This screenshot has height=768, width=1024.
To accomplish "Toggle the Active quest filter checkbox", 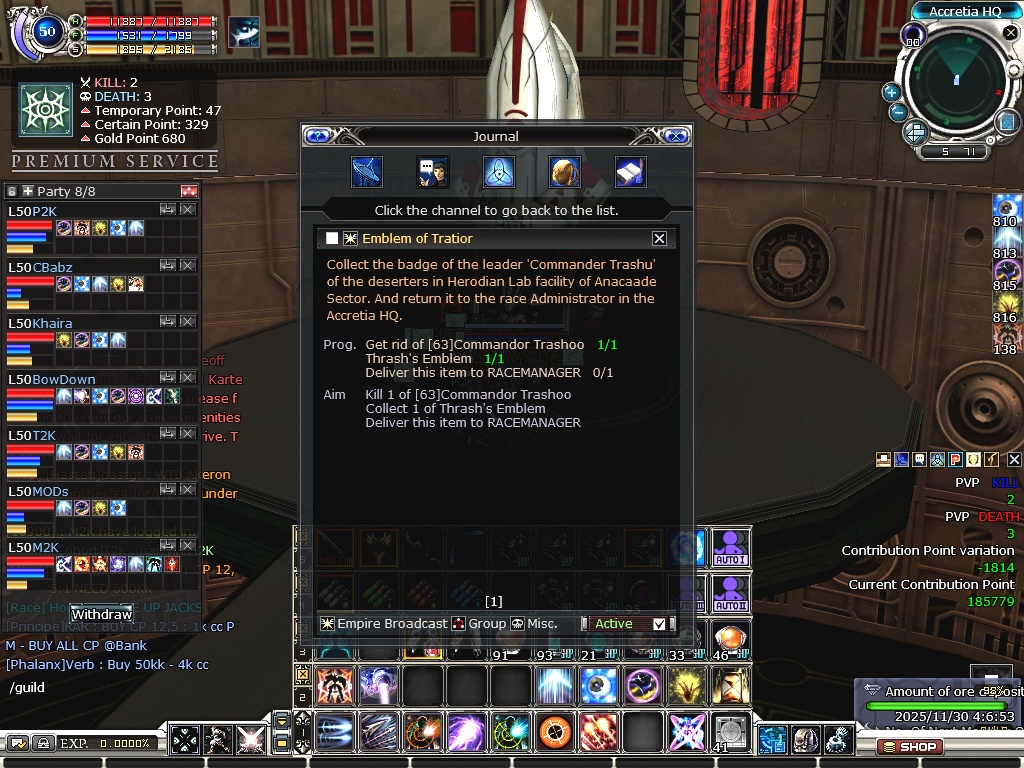I will 658,624.
